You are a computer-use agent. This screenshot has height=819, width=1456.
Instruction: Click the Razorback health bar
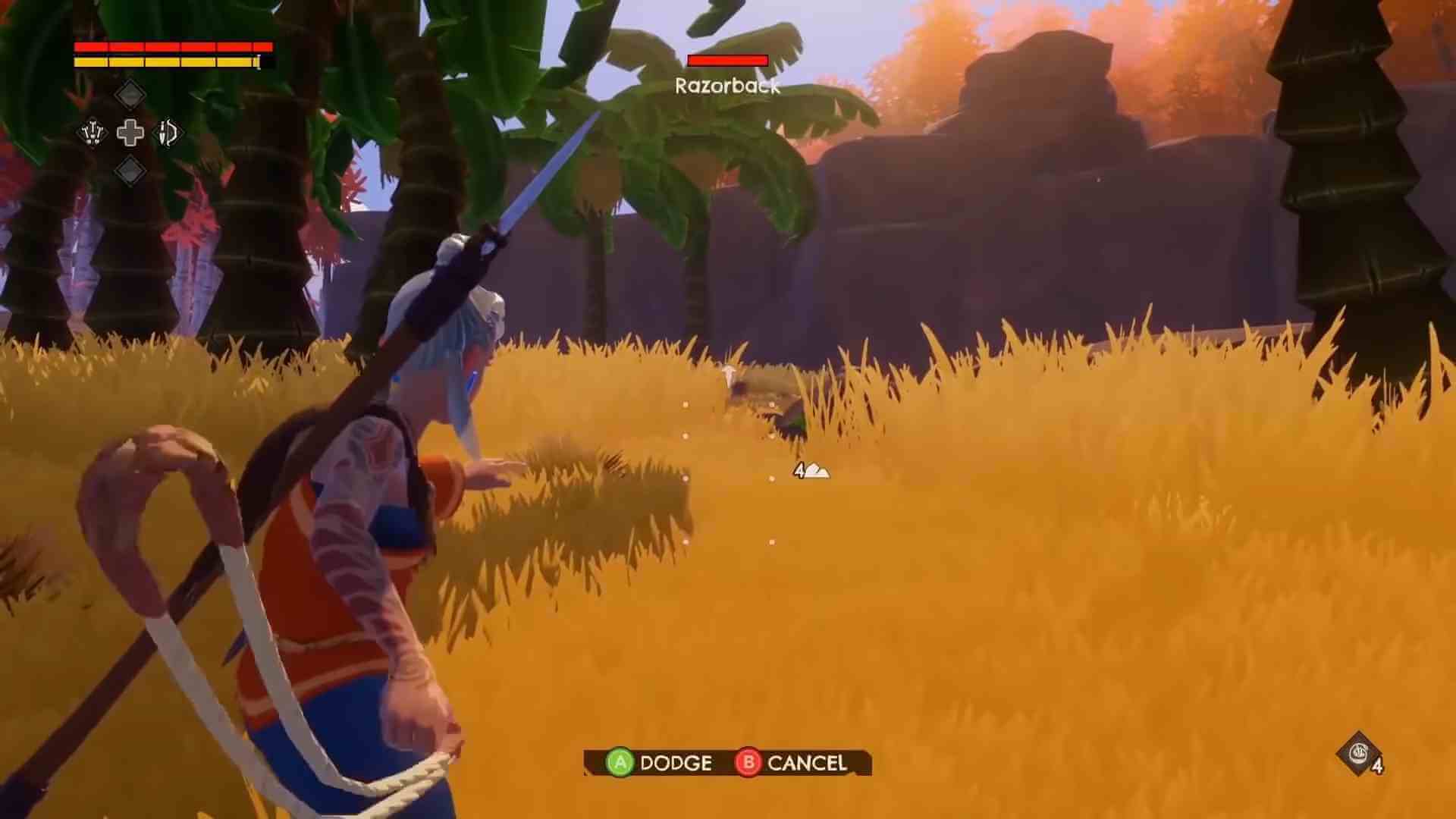(x=726, y=61)
